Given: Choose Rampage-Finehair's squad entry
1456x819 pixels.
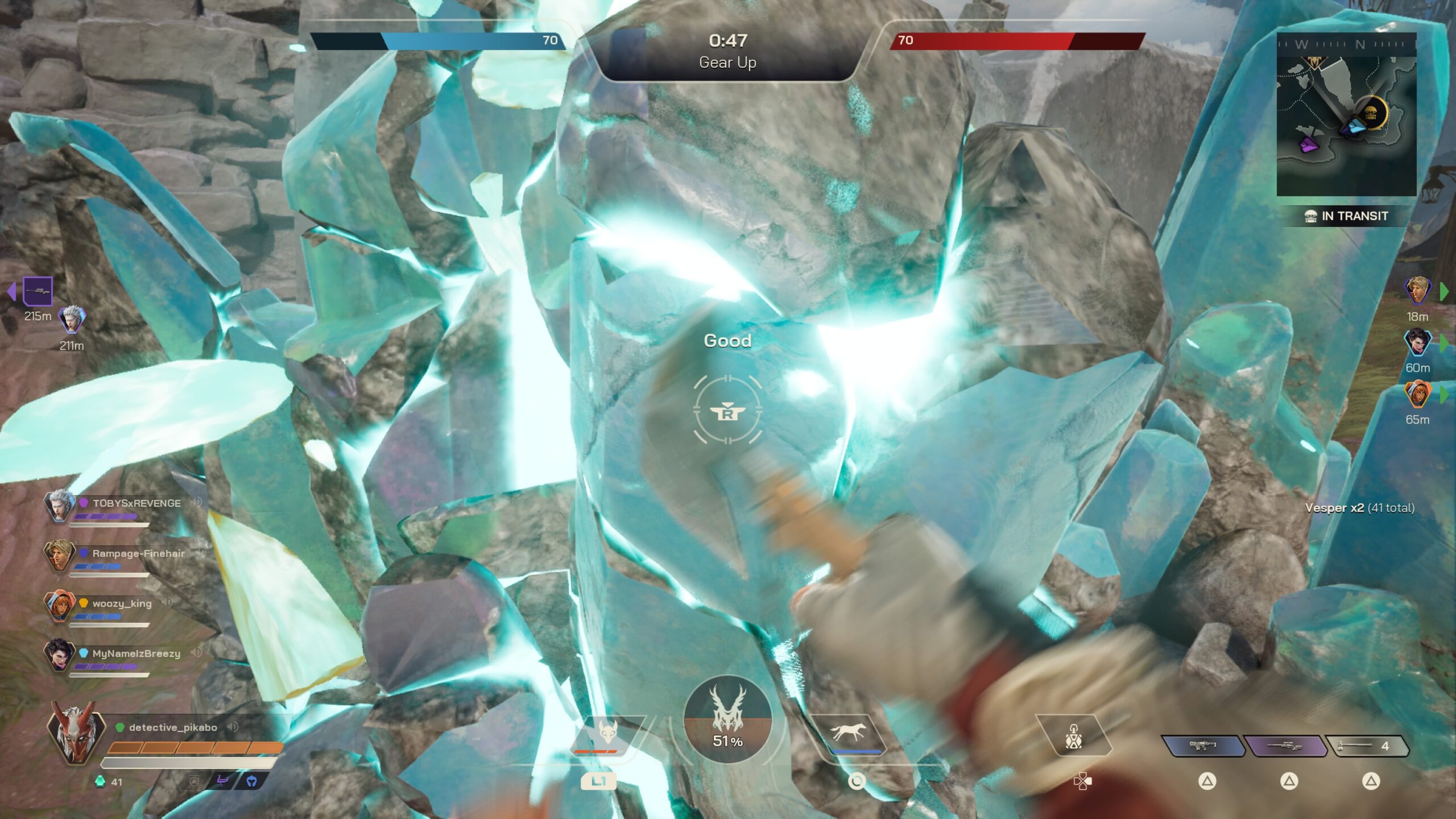Looking at the screenshot, I should [138, 553].
